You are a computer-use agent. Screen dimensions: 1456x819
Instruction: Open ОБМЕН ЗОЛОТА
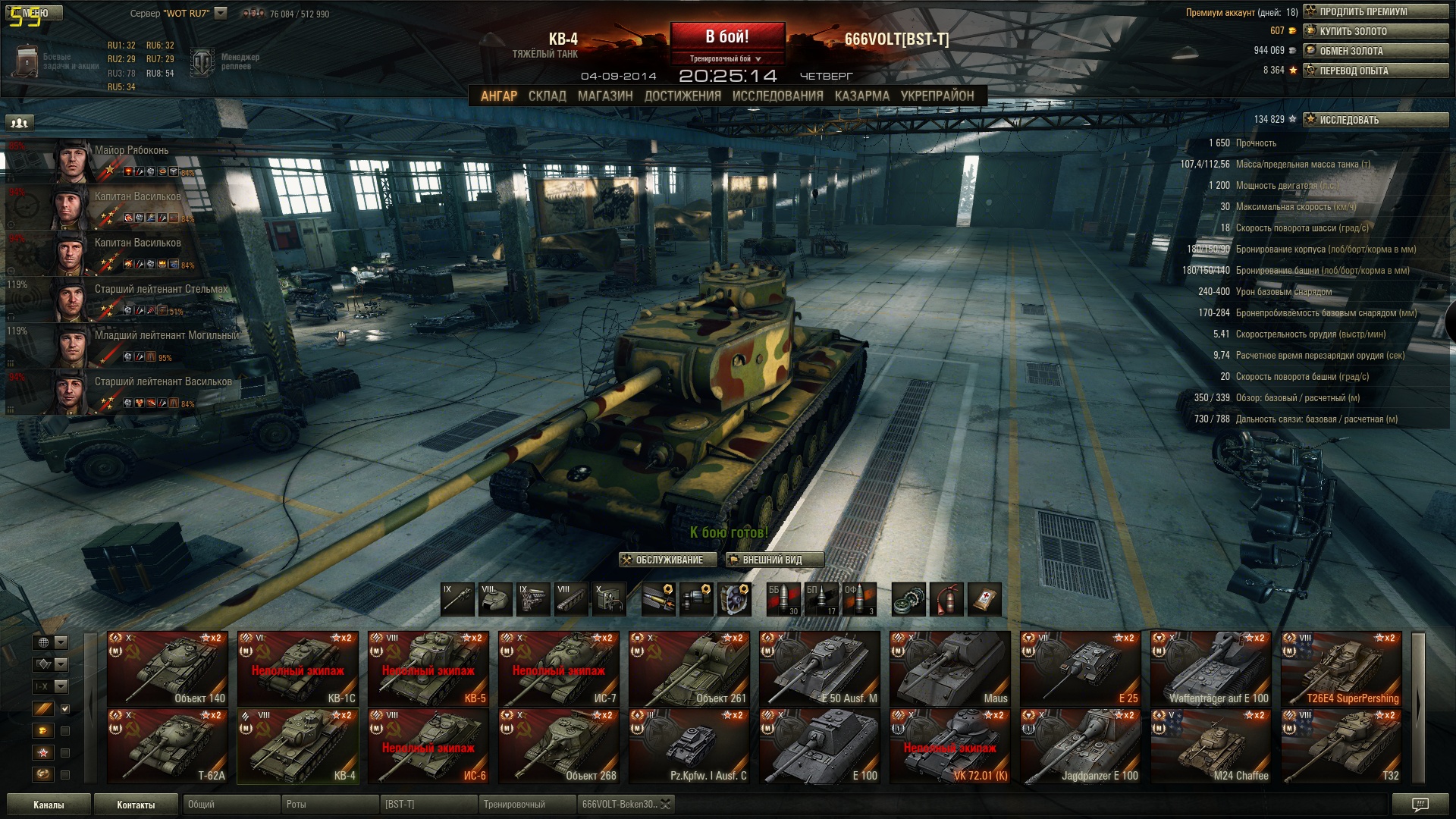click(x=1376, y=51)
